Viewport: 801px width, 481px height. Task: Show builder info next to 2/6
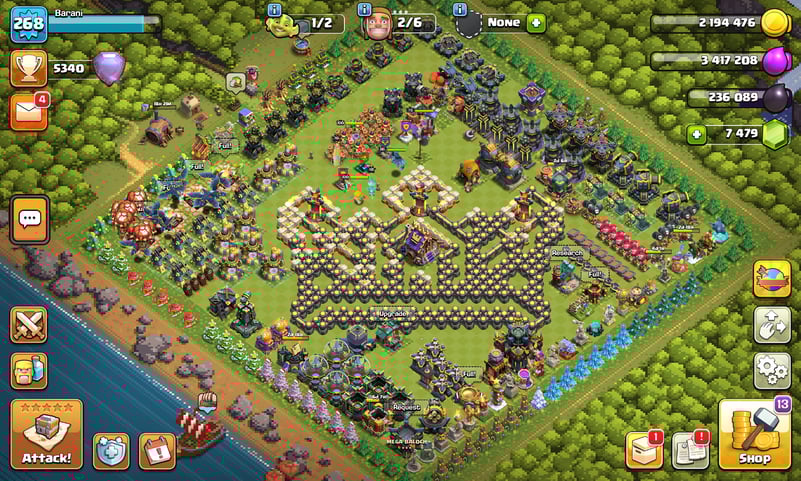point(365,10)
